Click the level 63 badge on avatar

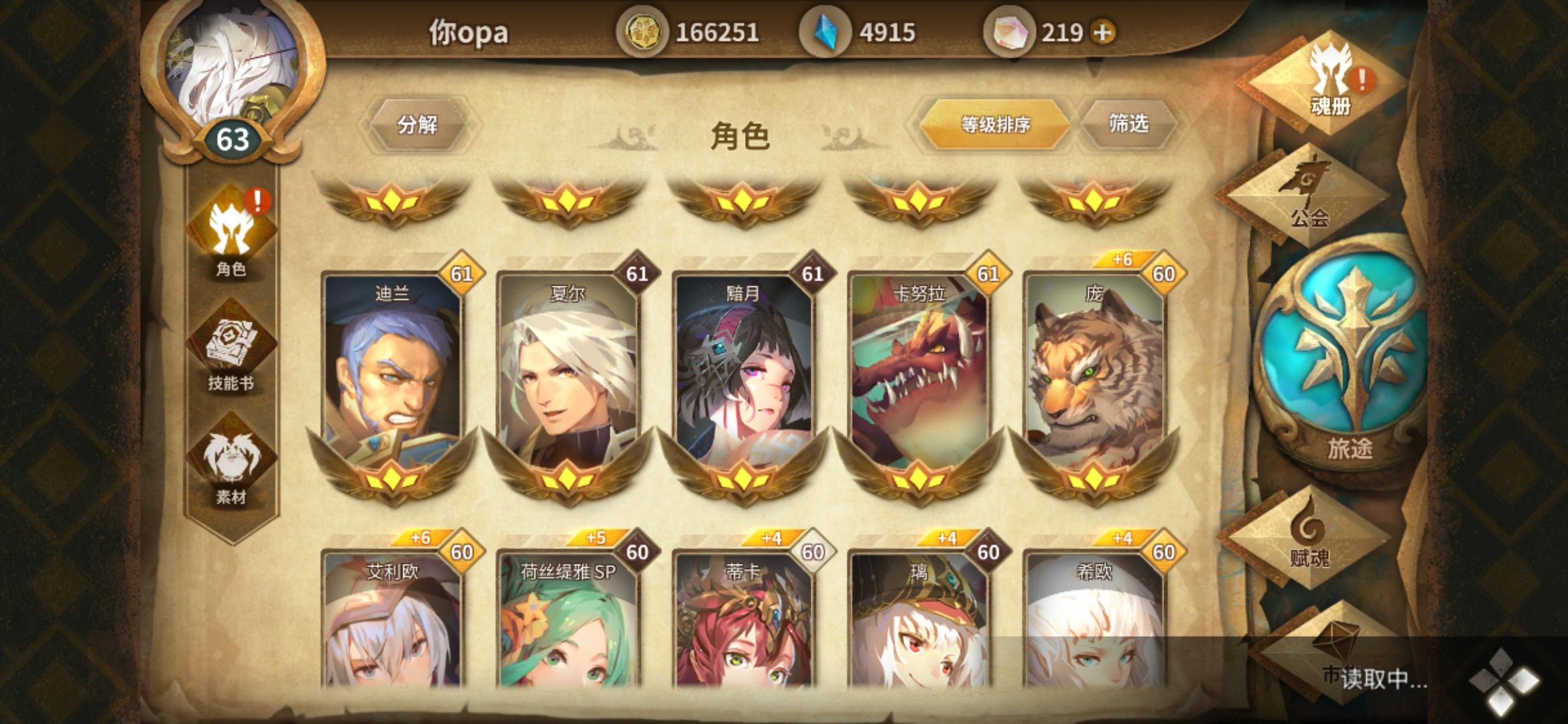(x=235, y=141)
